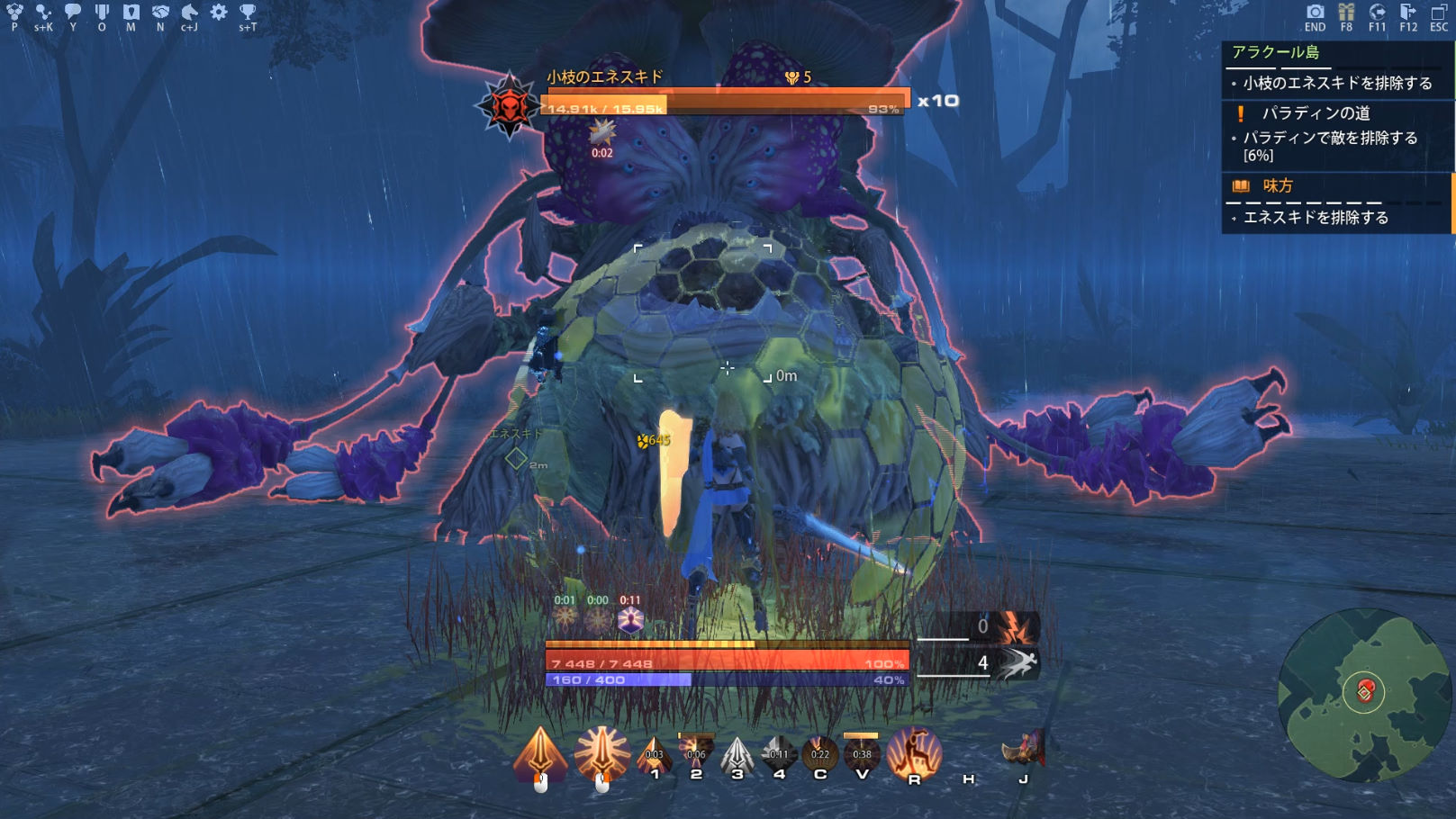Open the gear settings icon

[219, 12]
